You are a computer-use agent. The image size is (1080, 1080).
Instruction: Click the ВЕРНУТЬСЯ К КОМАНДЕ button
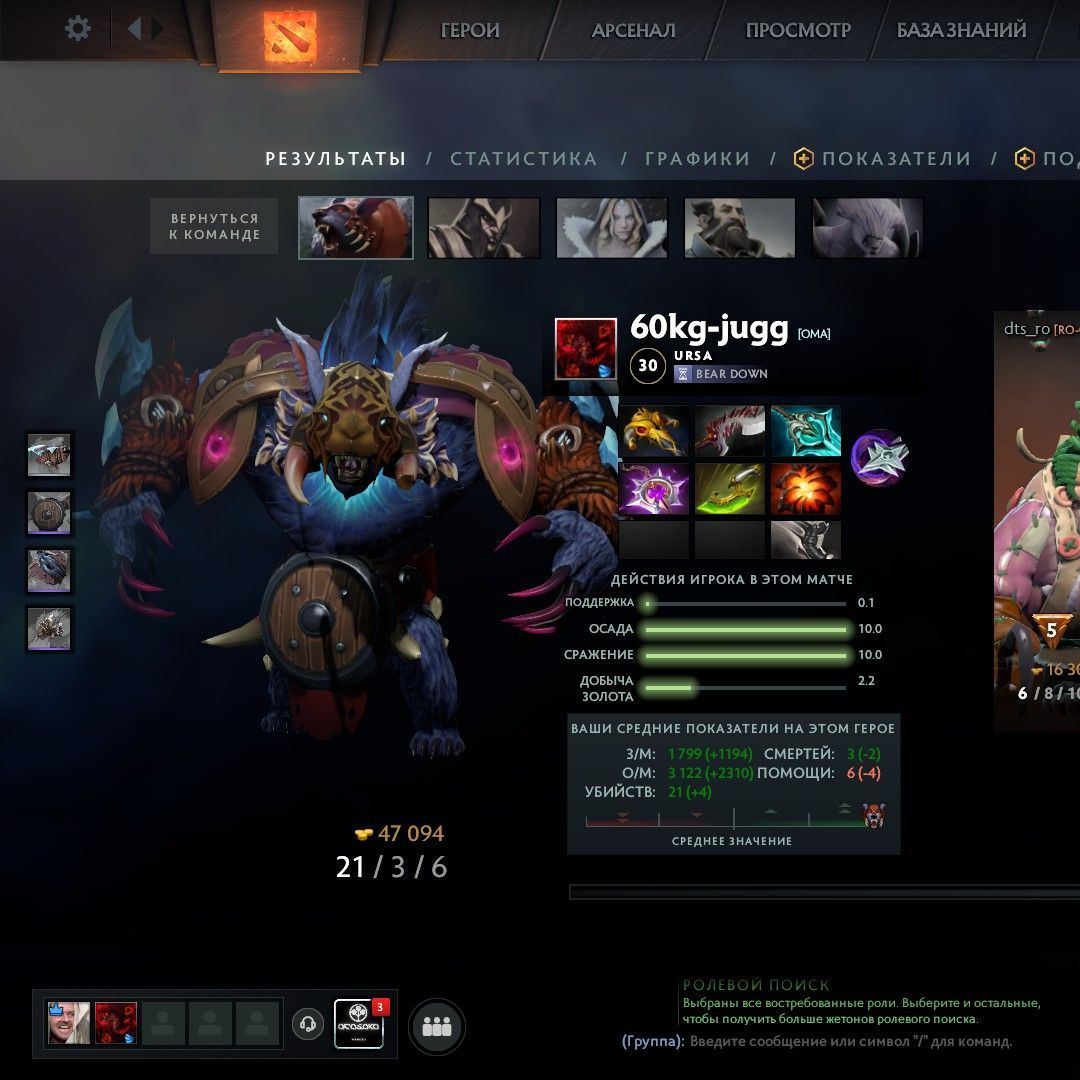[x=214, y=226]
